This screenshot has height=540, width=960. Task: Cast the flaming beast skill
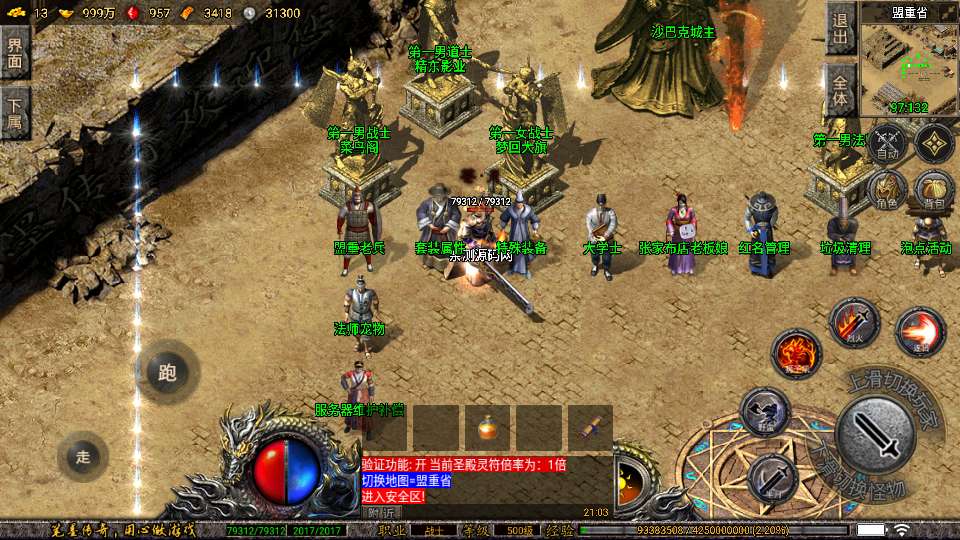tap(796, 353)
